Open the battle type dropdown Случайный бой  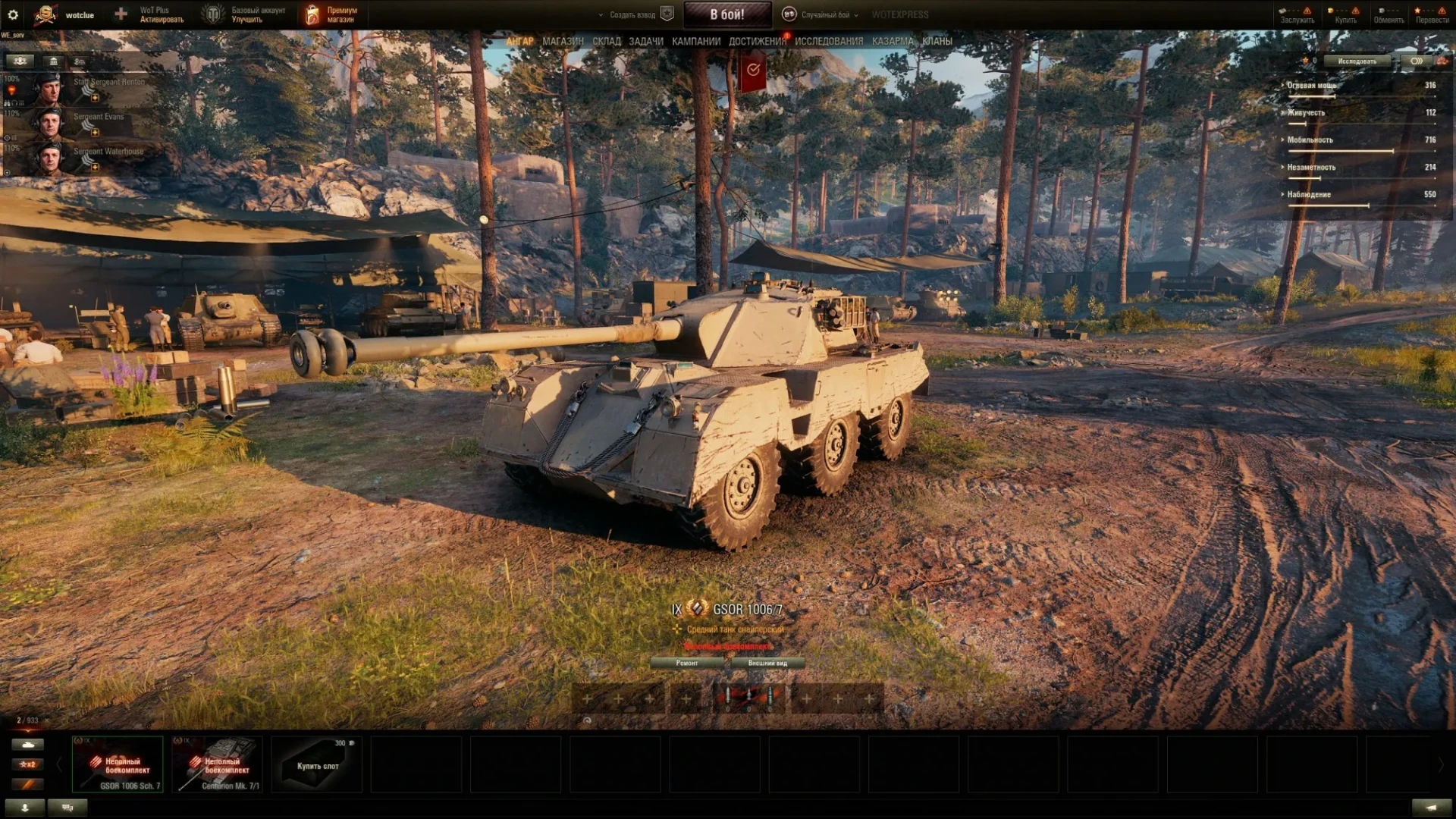pos(824,14)
